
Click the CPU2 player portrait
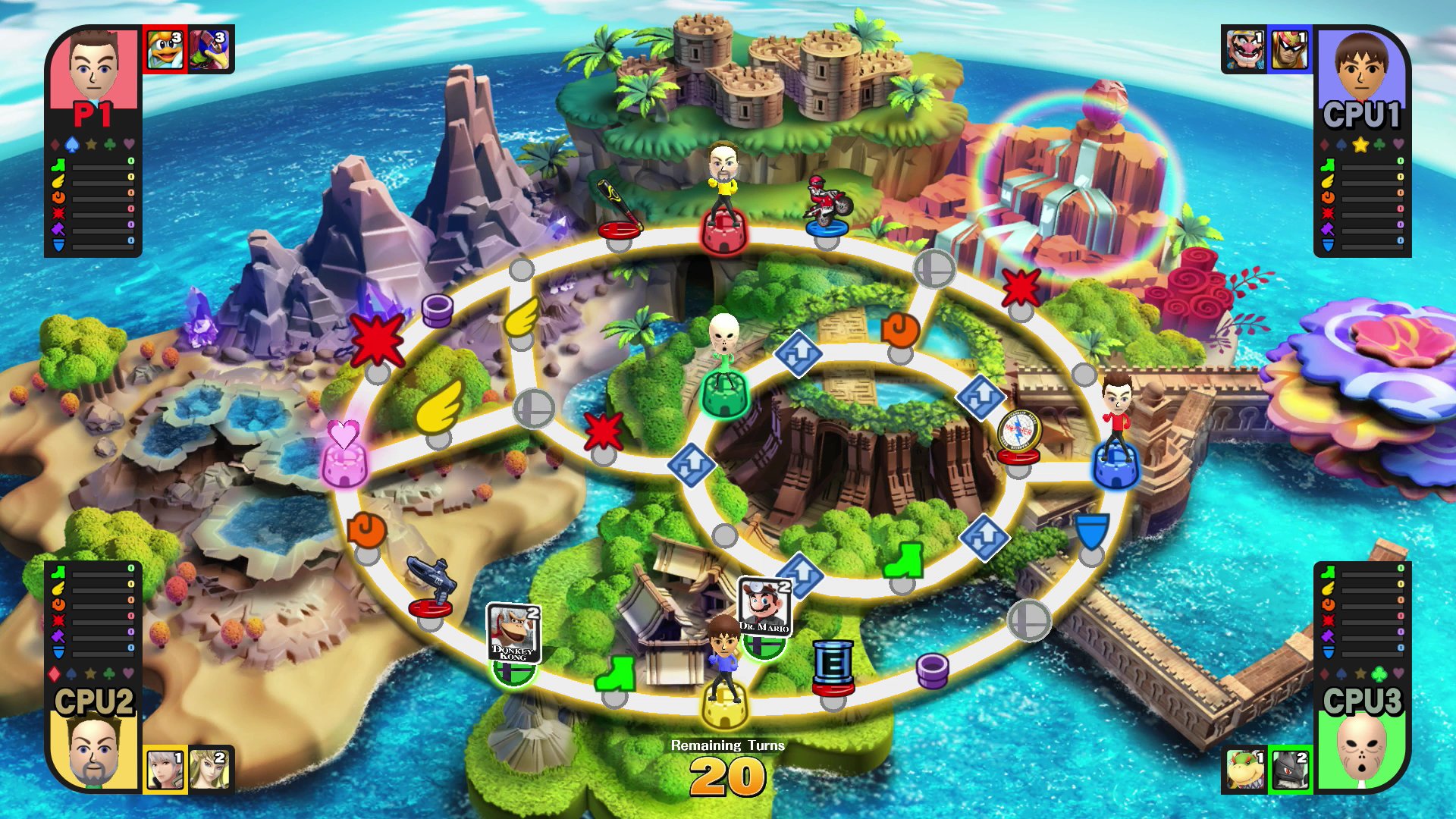point(94,752)
